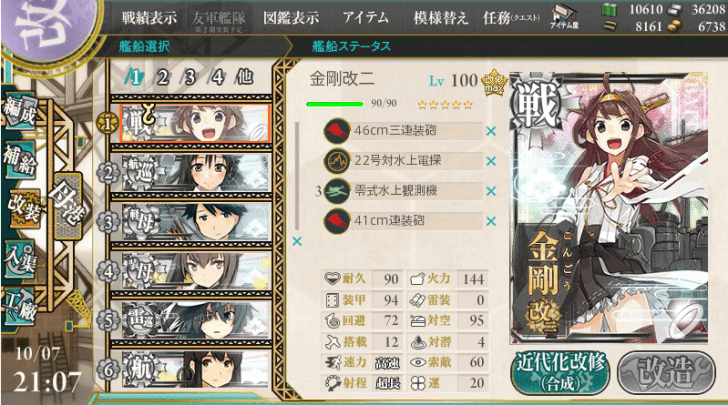Open the アイテム屋 item shop
Image resolution: width=728 pixels, height=405 pixels.
click(565, 20)
